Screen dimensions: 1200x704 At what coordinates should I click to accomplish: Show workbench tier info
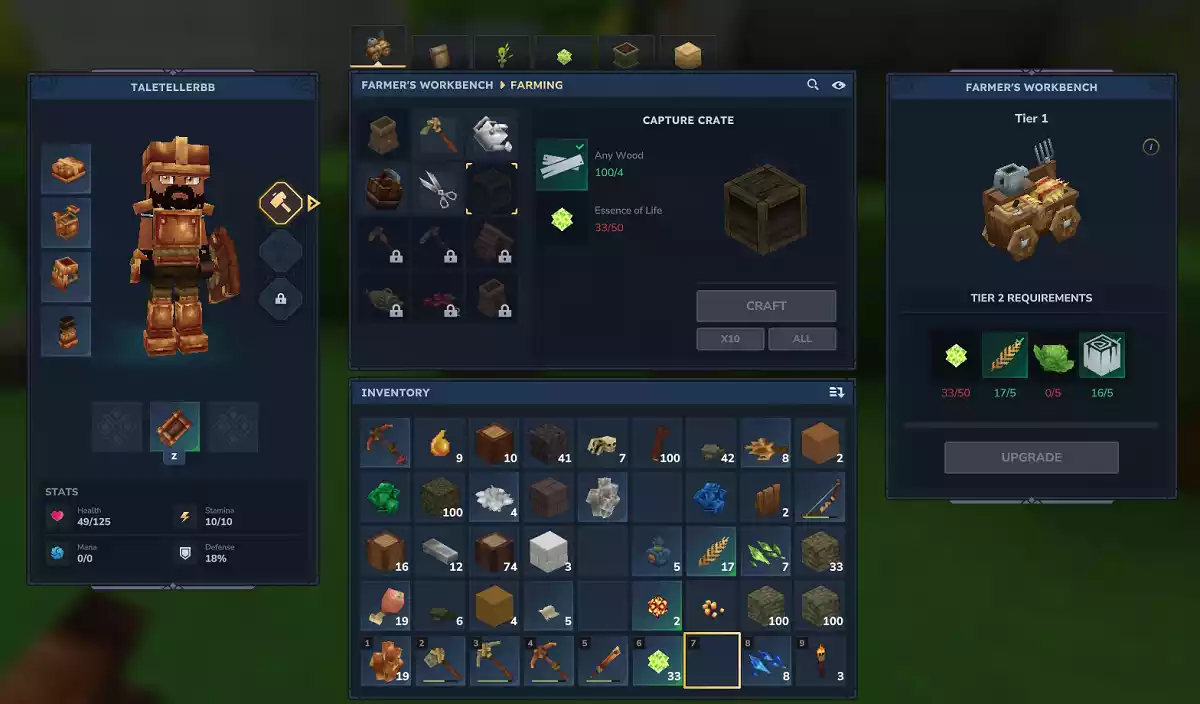click(x=1151, y=147)
